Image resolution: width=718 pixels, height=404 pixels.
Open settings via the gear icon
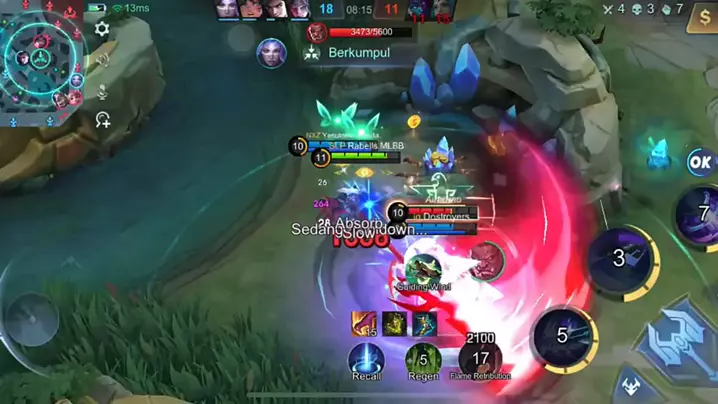click(x=102, y=29)
